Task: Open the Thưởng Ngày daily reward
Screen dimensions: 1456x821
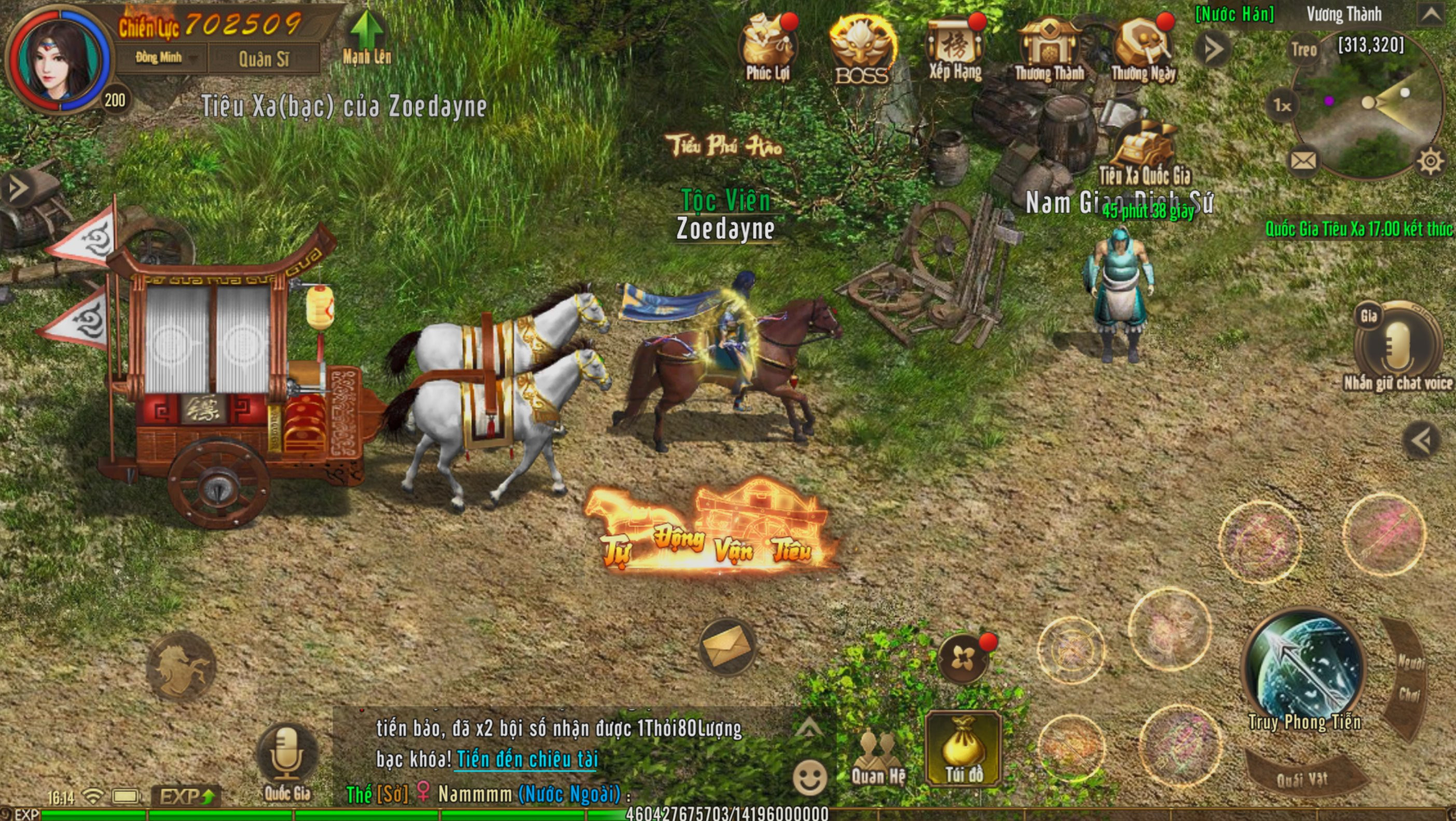Action: click(1143, 48)
